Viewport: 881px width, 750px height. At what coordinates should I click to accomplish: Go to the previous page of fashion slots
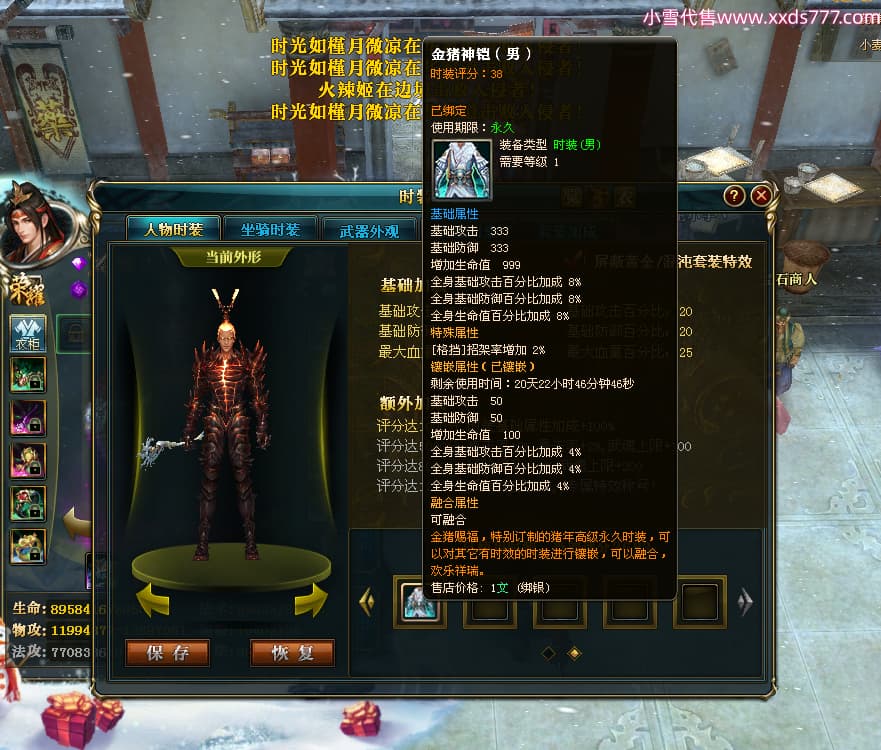click(x=367, y=601)
